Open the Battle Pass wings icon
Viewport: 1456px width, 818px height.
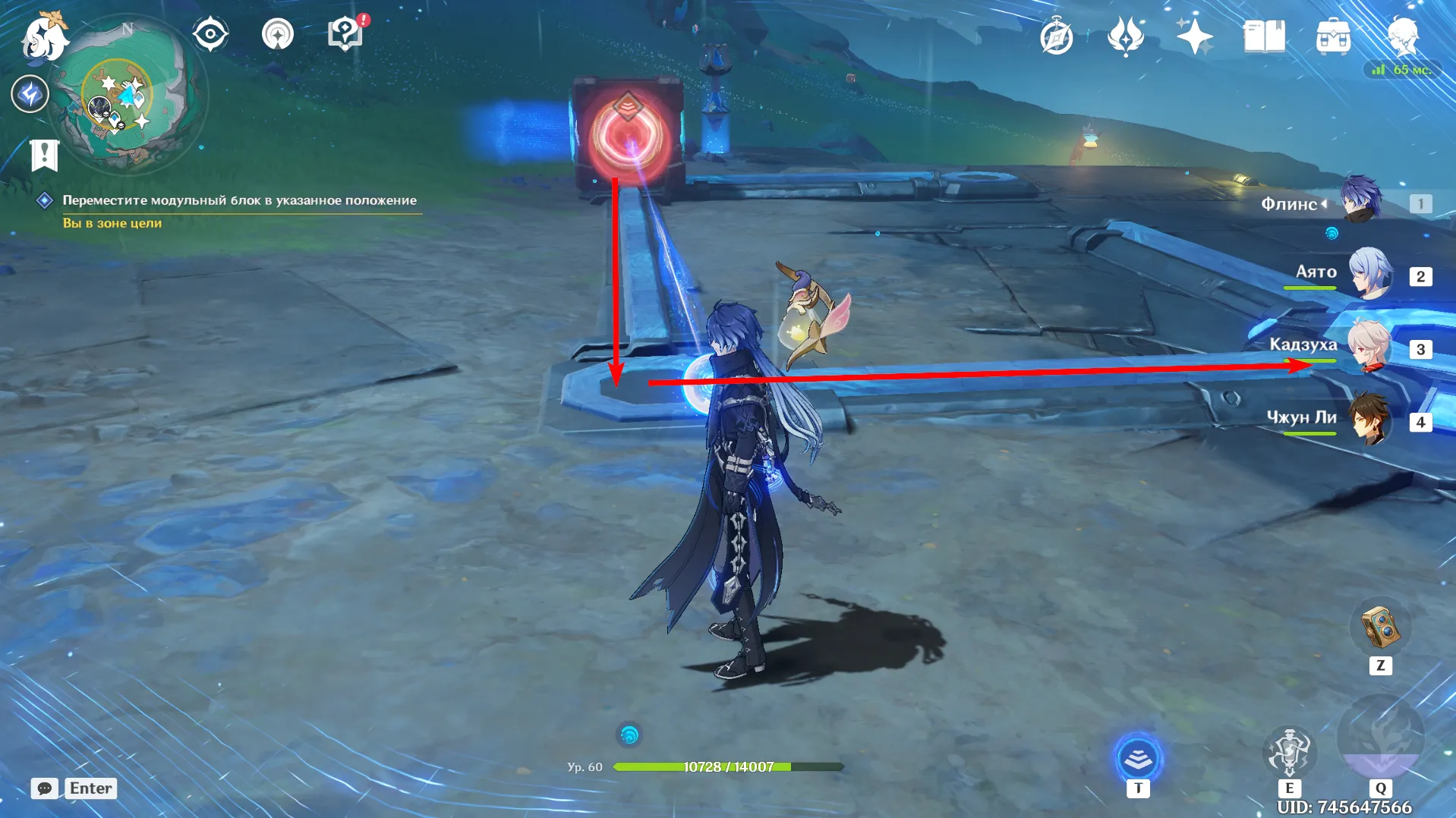pyautogui.click(x=1126, y=35)
